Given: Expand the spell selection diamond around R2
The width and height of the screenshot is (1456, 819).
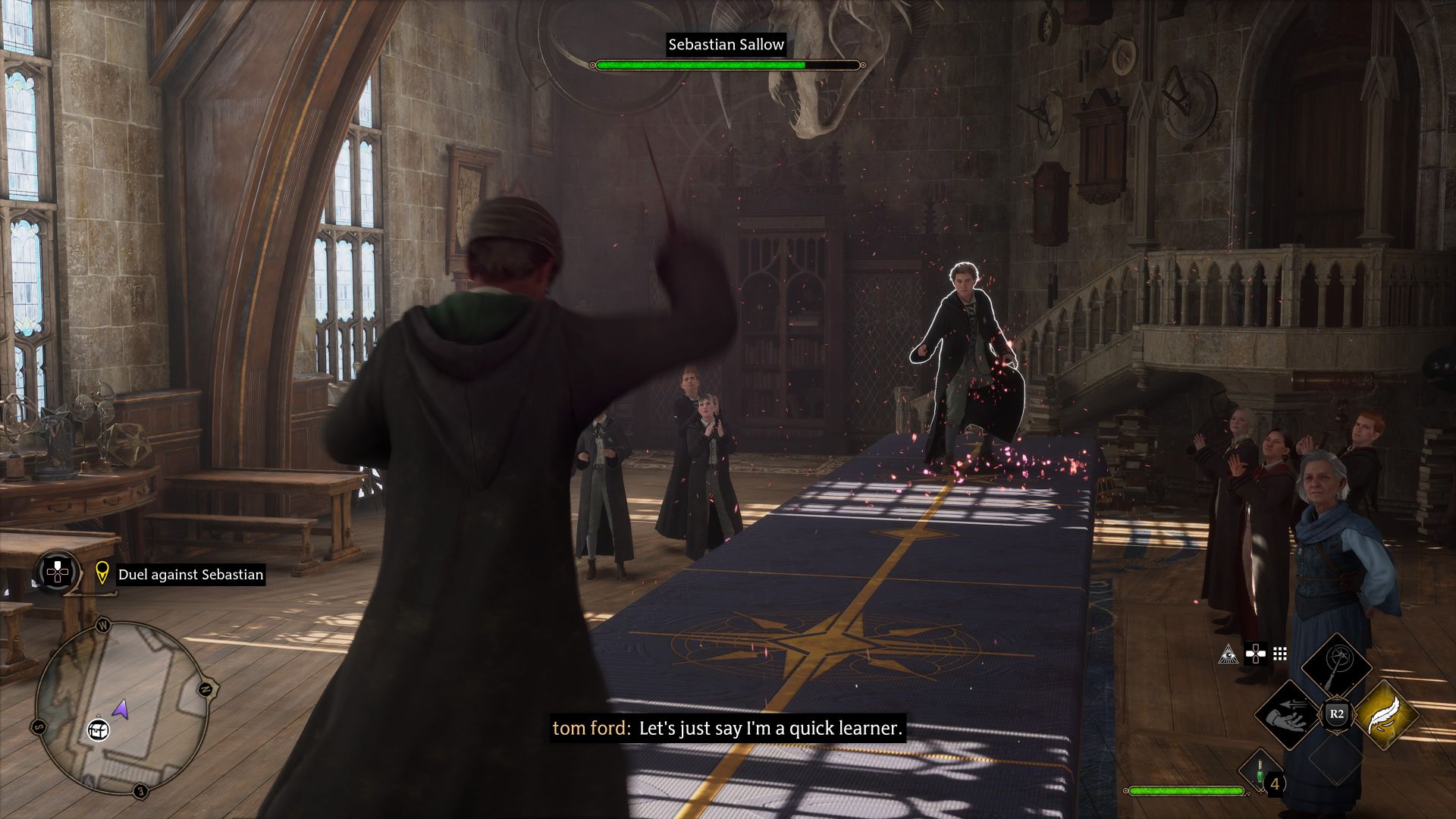Looking at the screenshot, I should pyautogui.click(x=1336, y=713).
